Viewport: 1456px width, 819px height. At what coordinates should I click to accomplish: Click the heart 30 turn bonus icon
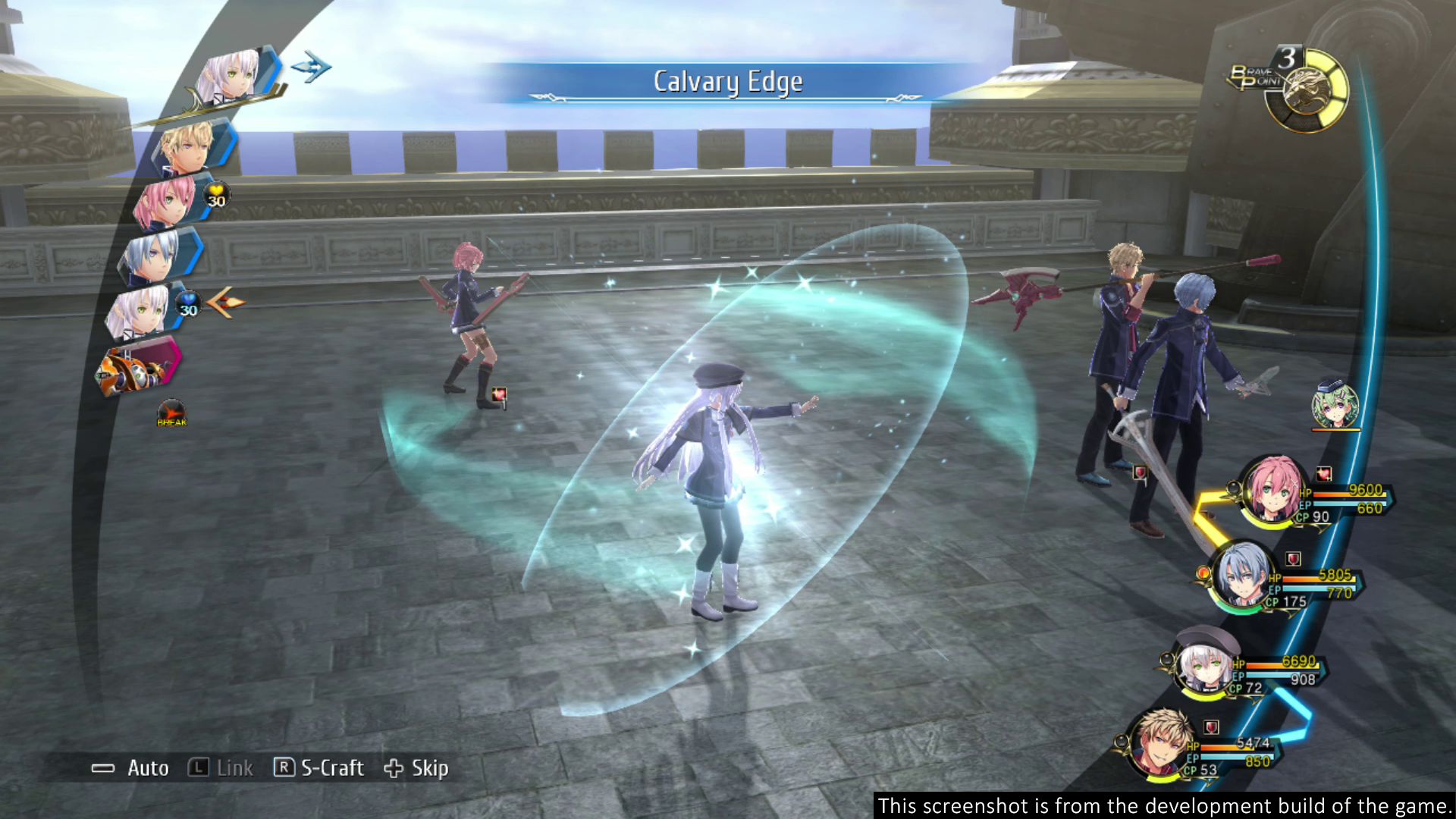click(217, 196)
